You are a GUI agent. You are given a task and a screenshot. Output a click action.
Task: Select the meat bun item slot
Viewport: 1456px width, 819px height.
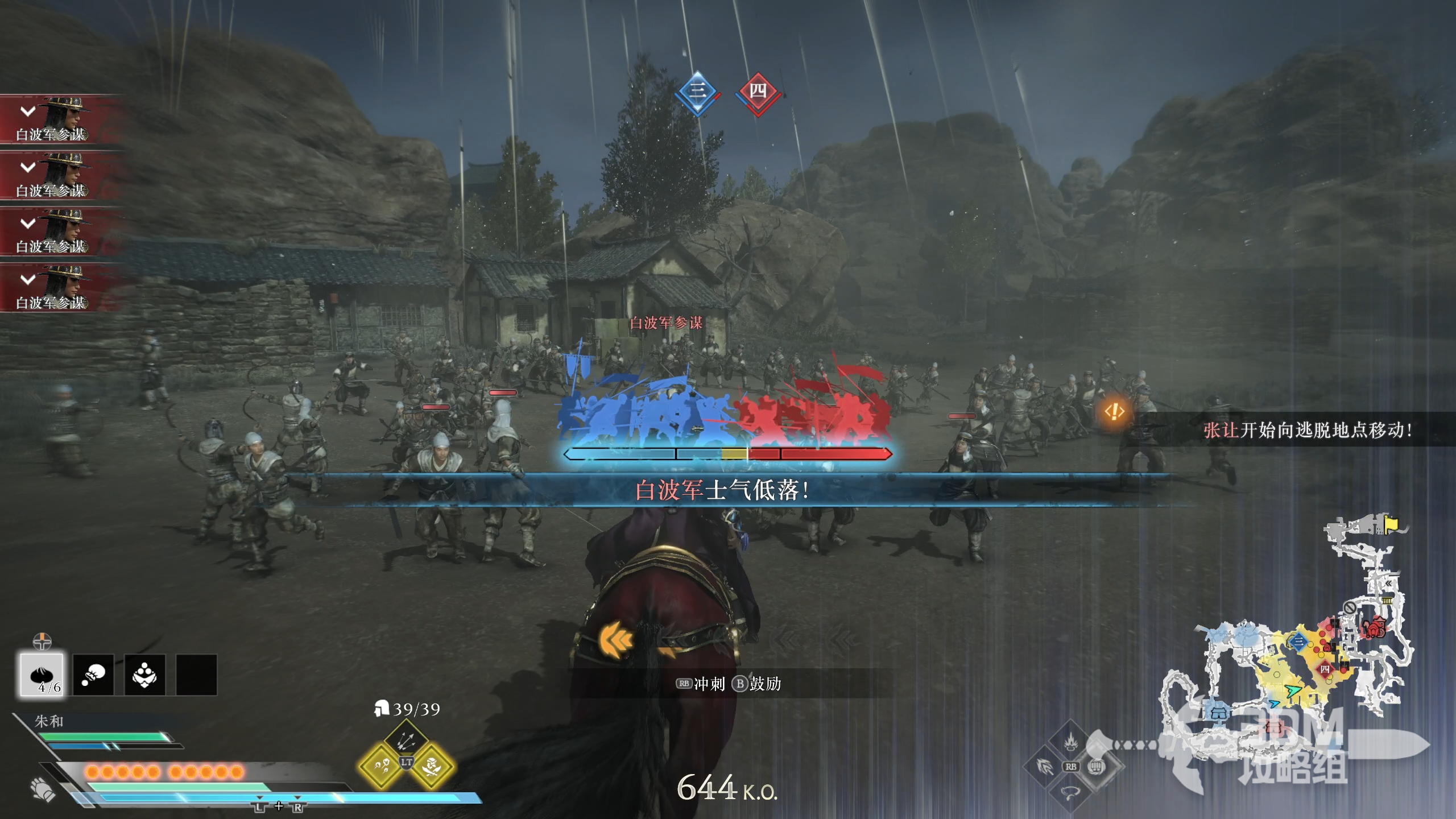click(42, 675)
